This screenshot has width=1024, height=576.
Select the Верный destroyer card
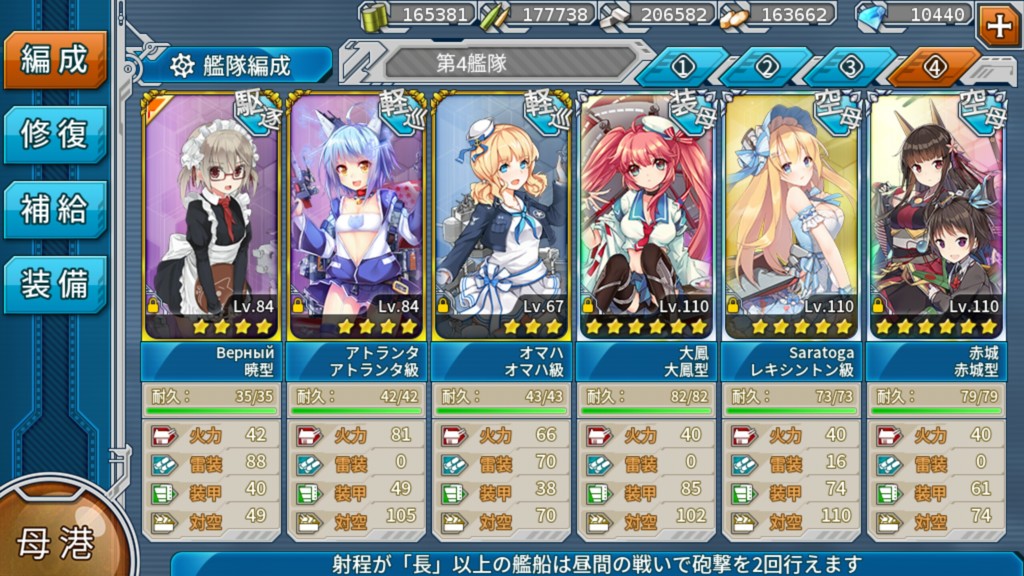click(x=211, y=216)
